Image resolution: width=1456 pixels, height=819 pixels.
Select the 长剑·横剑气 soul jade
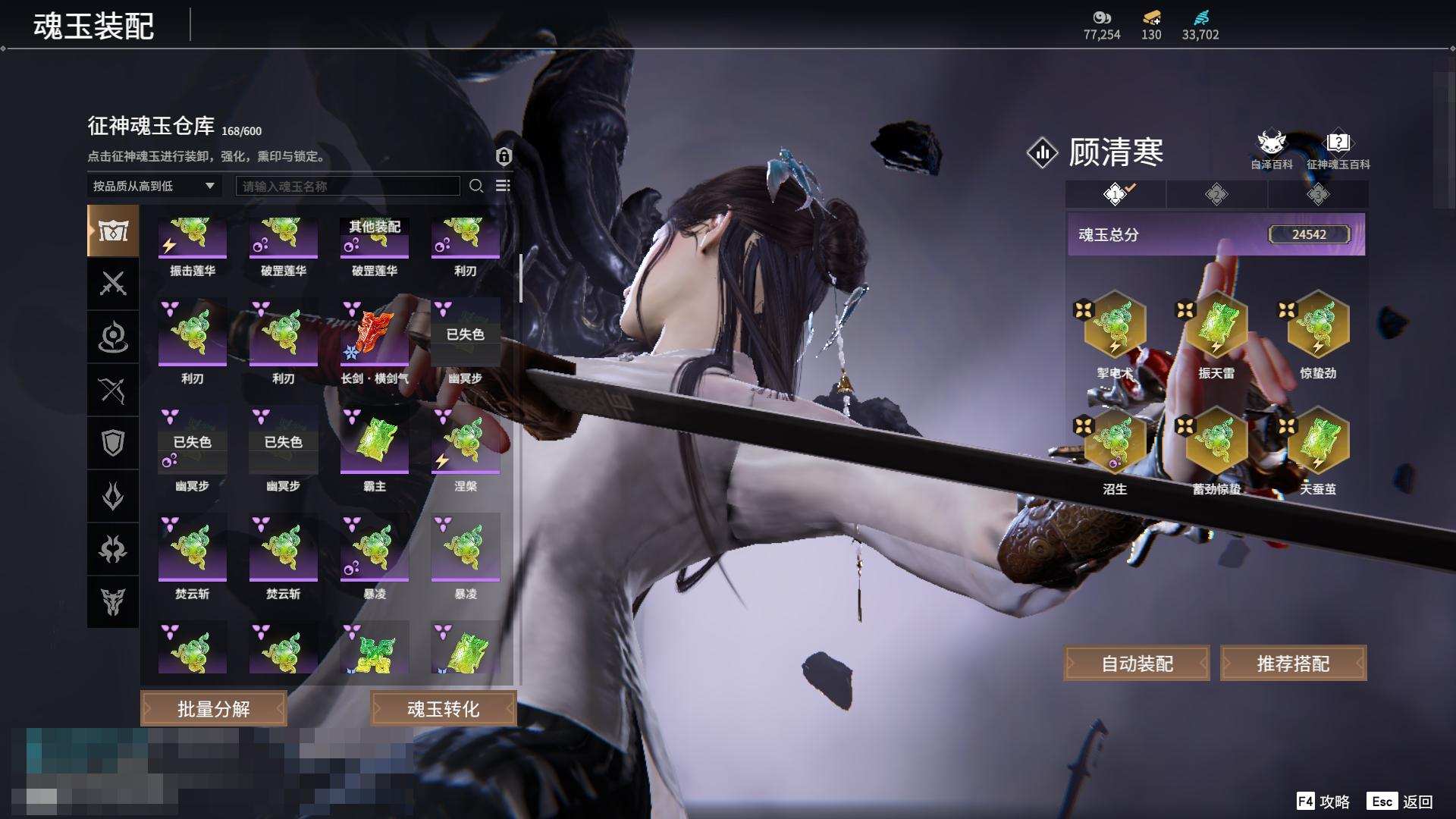pyautogui.click(x=375, y=334)
